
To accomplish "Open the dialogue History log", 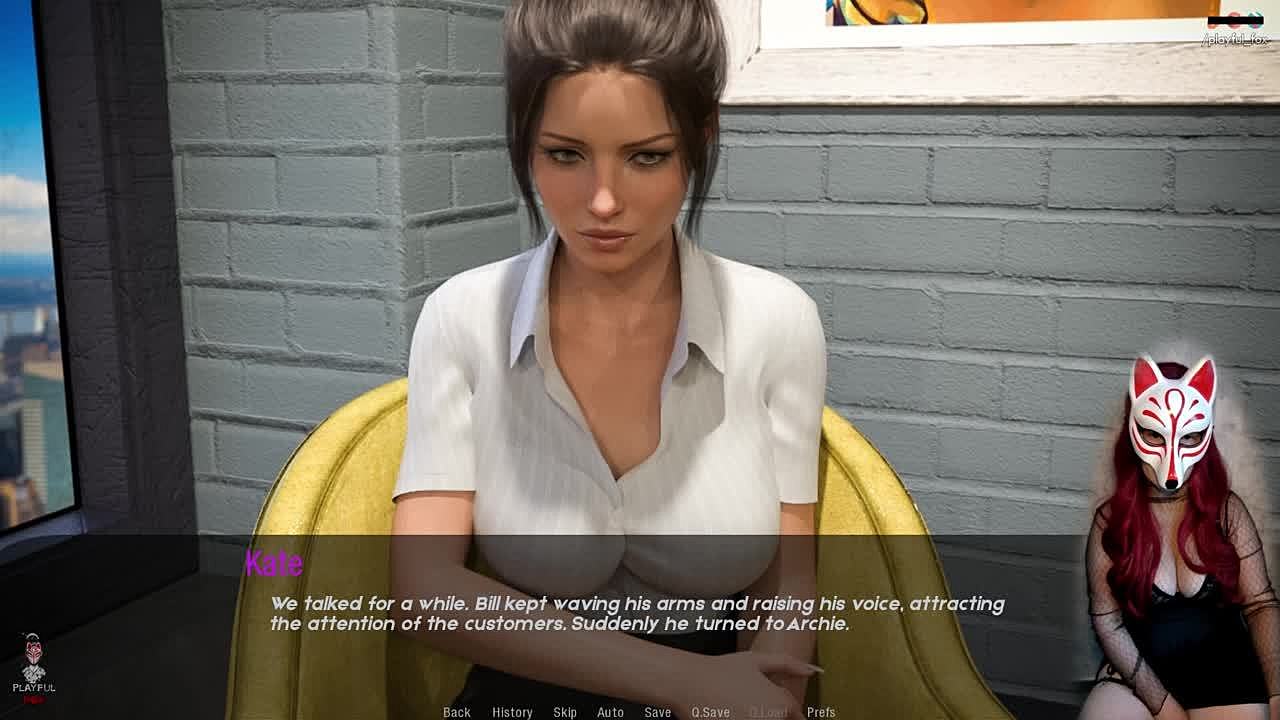I will click(512, 712).
